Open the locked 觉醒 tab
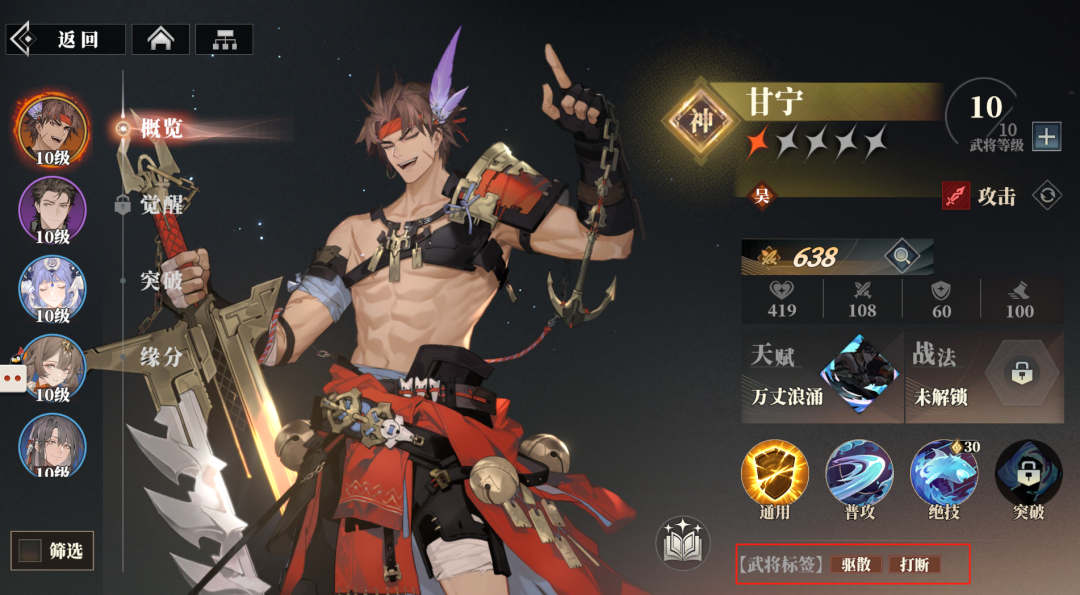Viewport: 1080px width, 595px height. (x=160, y=204)
